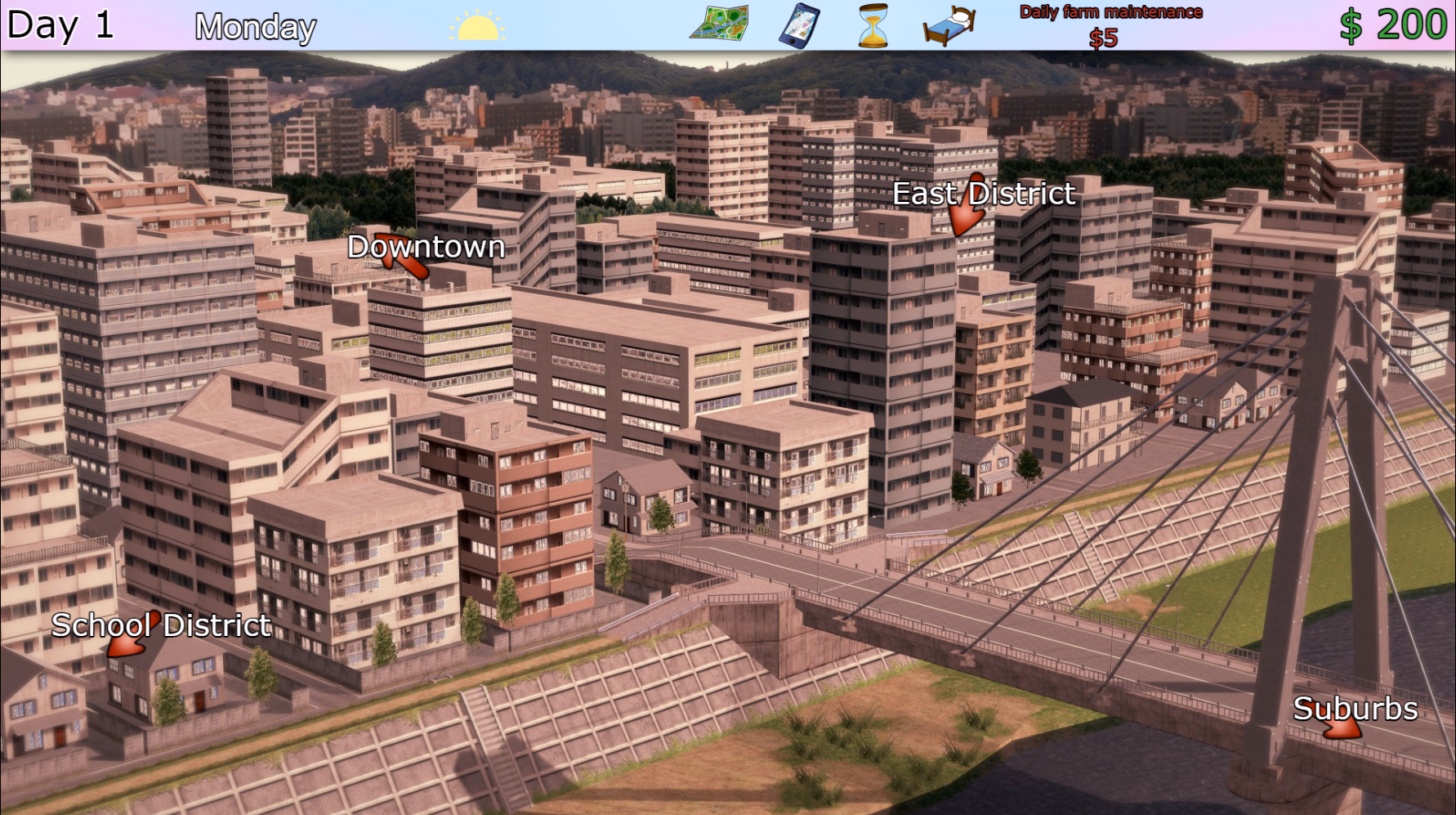
Task: Travel to the School District
Action: click(161, 625)
